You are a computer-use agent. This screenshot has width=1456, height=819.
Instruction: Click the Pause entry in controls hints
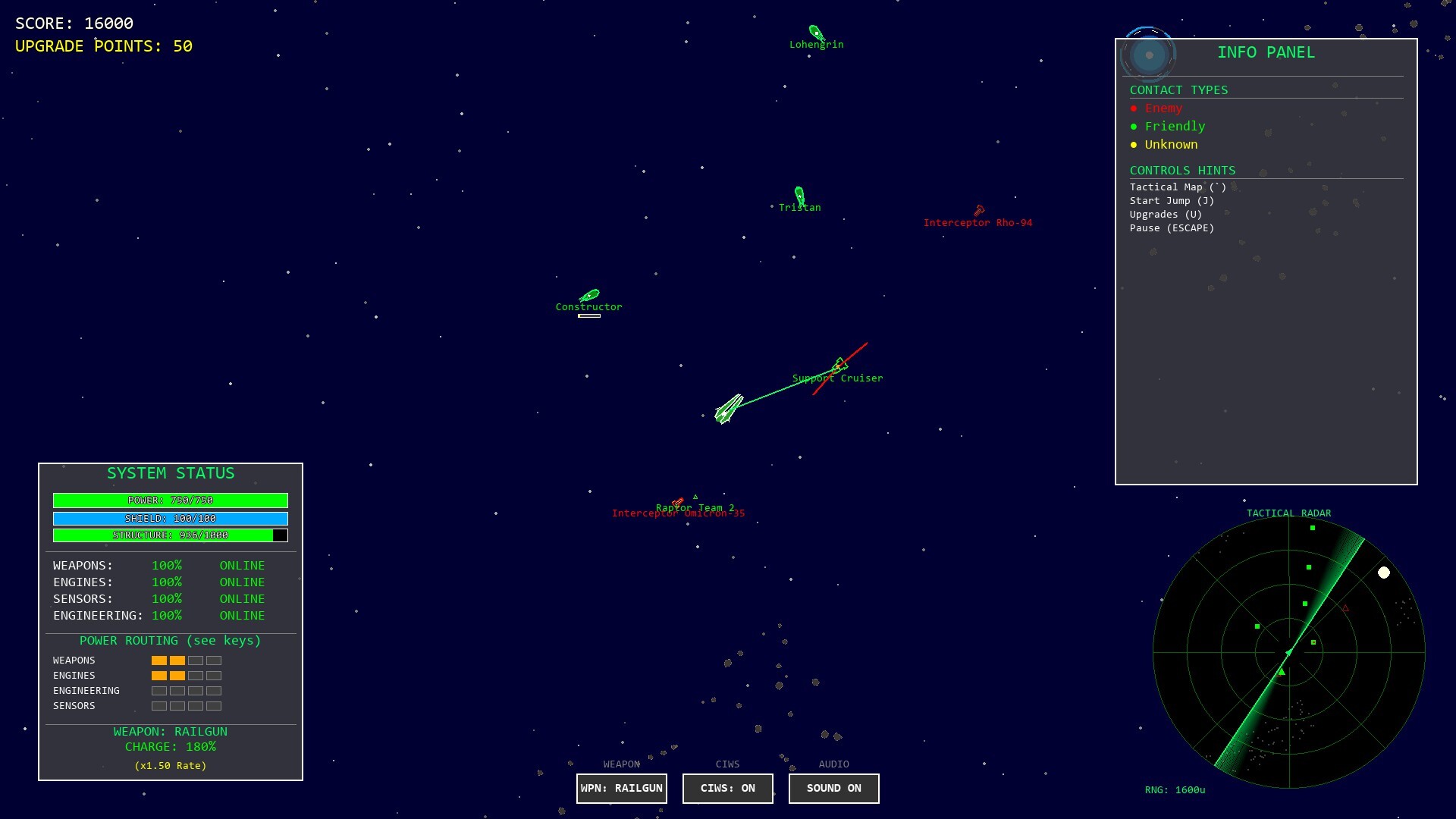pos(1172,227)
